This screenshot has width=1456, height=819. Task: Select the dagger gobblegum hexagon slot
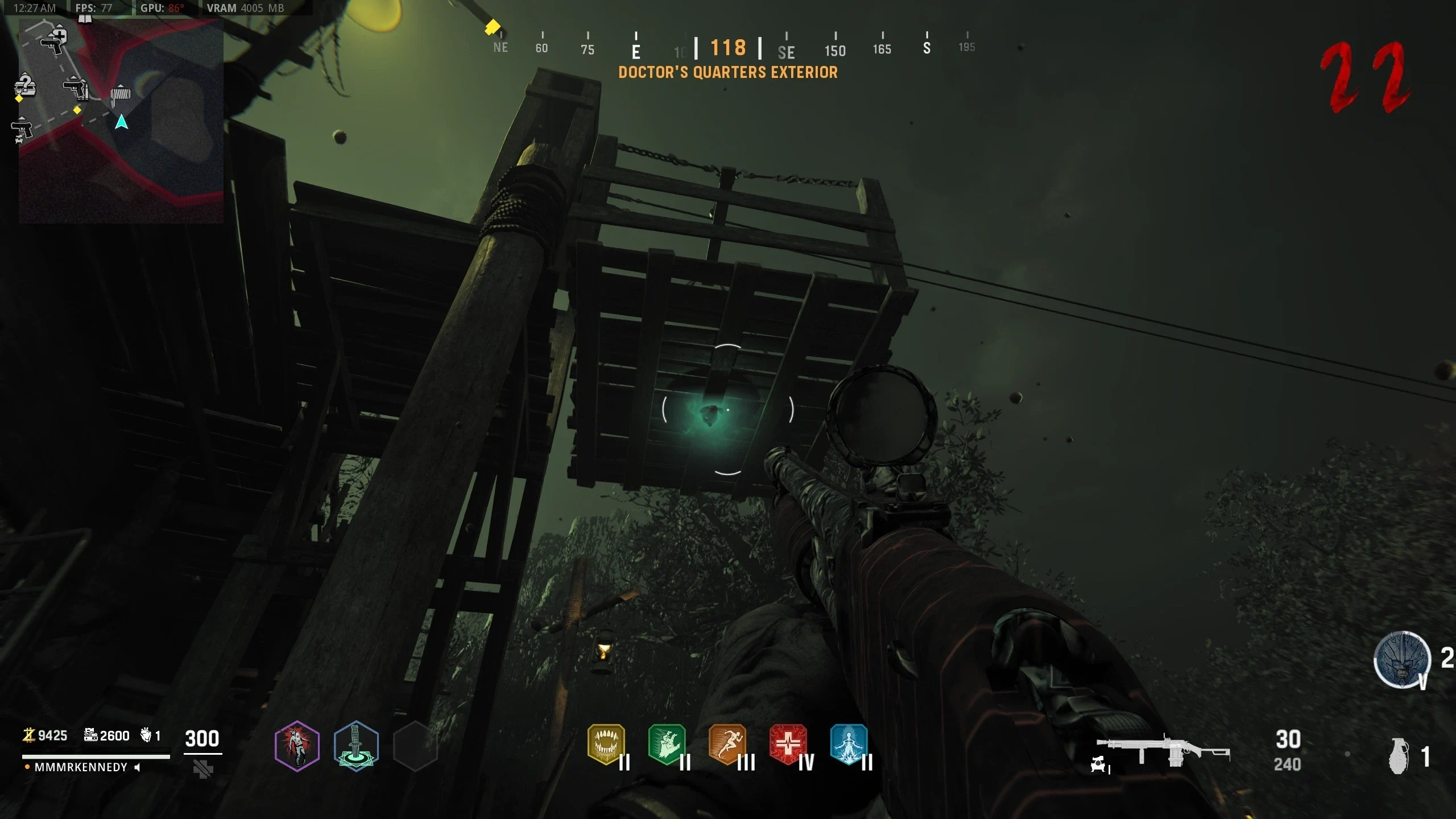point(356,746)
